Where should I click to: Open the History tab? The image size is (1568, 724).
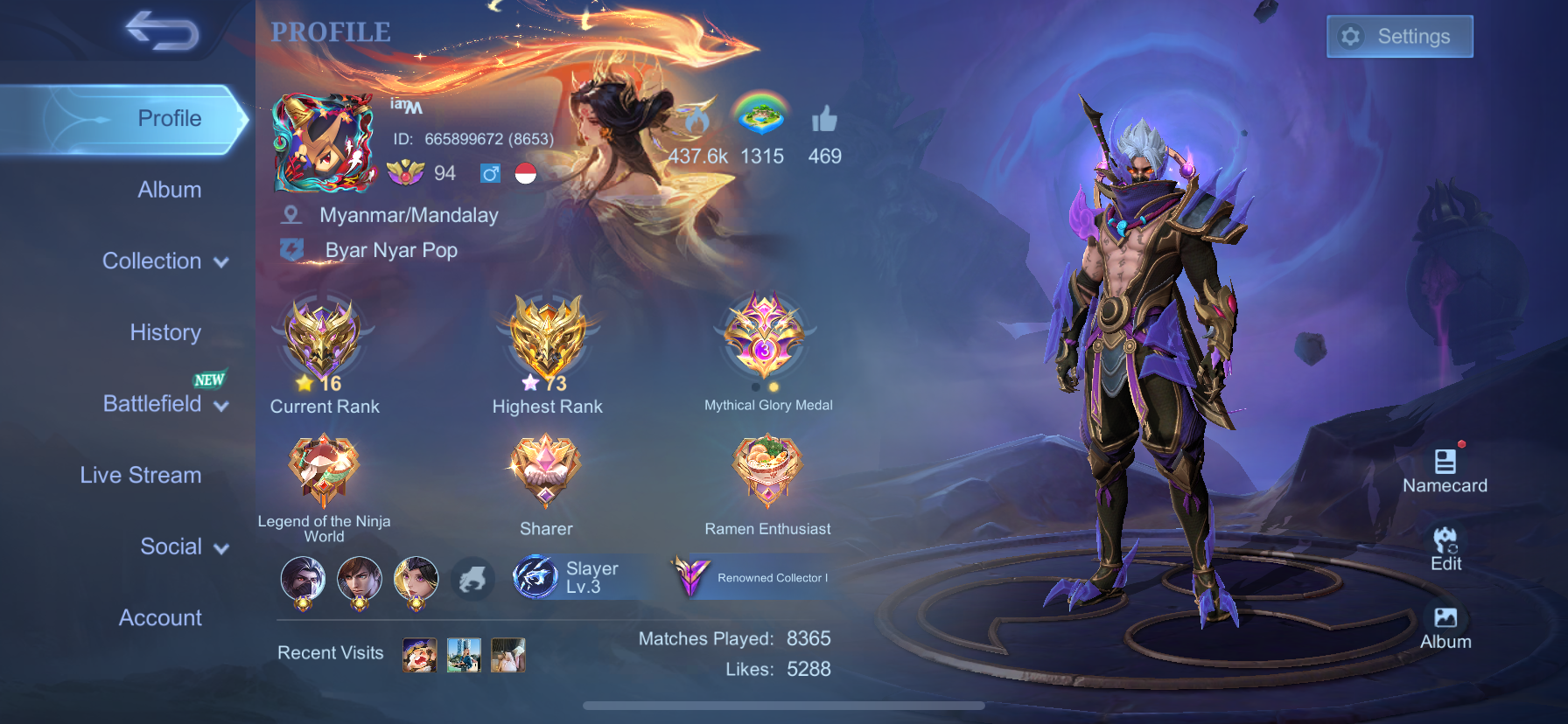165,332
